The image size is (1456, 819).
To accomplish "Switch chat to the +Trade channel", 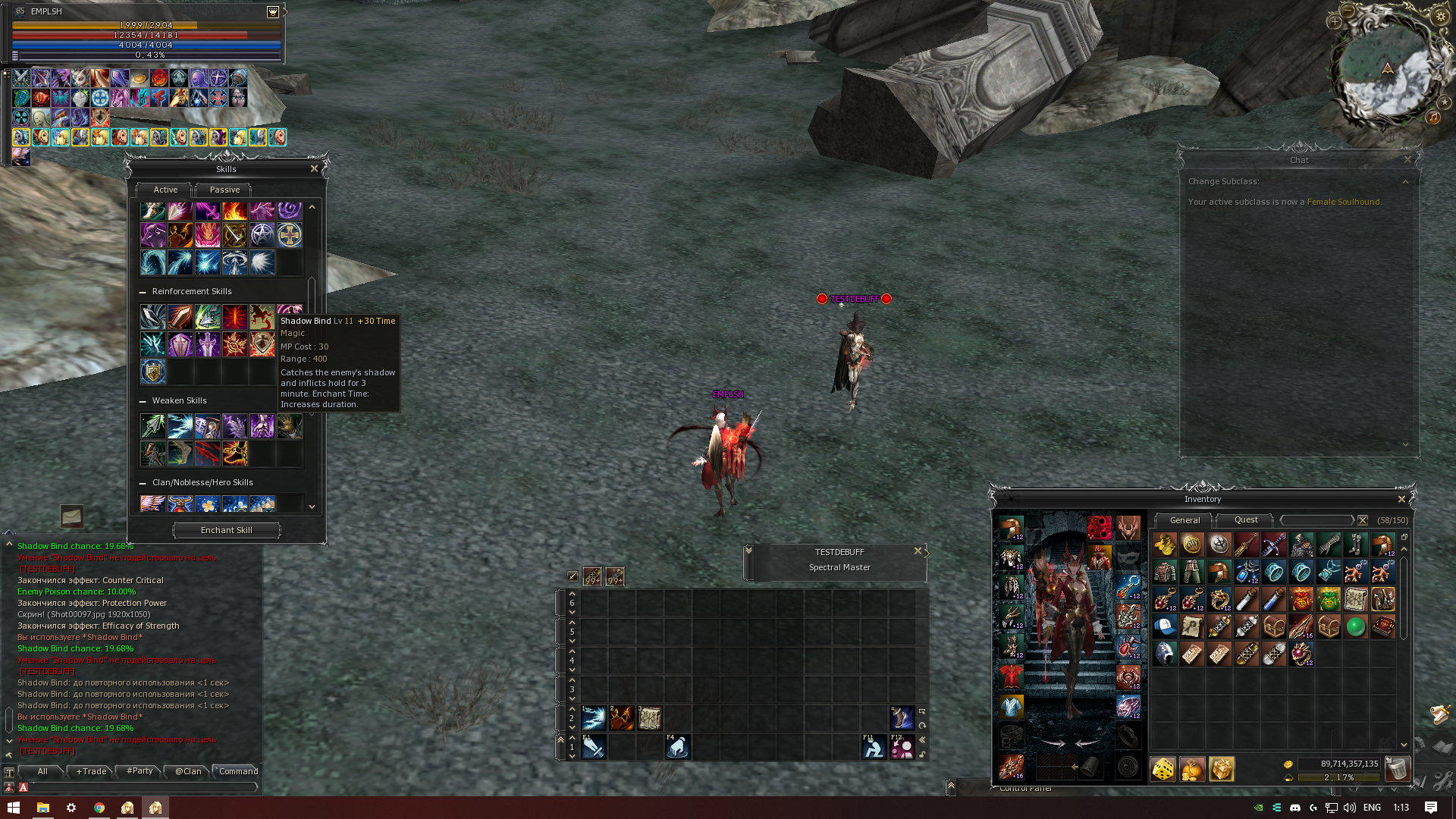I will point(91,771).
